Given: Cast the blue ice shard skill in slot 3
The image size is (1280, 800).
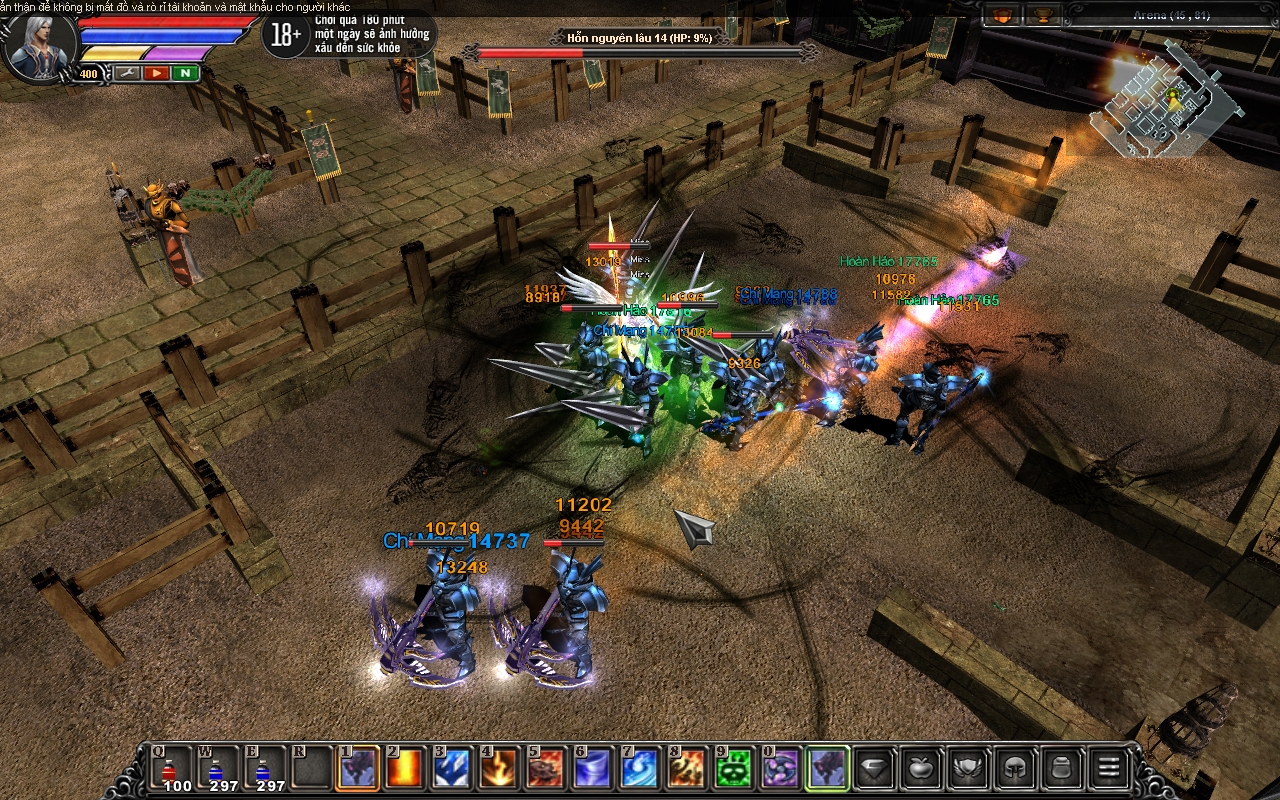Looking at the screenshot, I should point(452,769).
